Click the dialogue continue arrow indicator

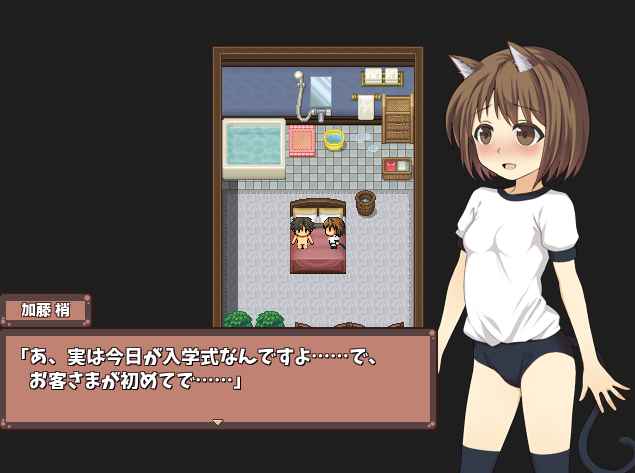[217, 422]
